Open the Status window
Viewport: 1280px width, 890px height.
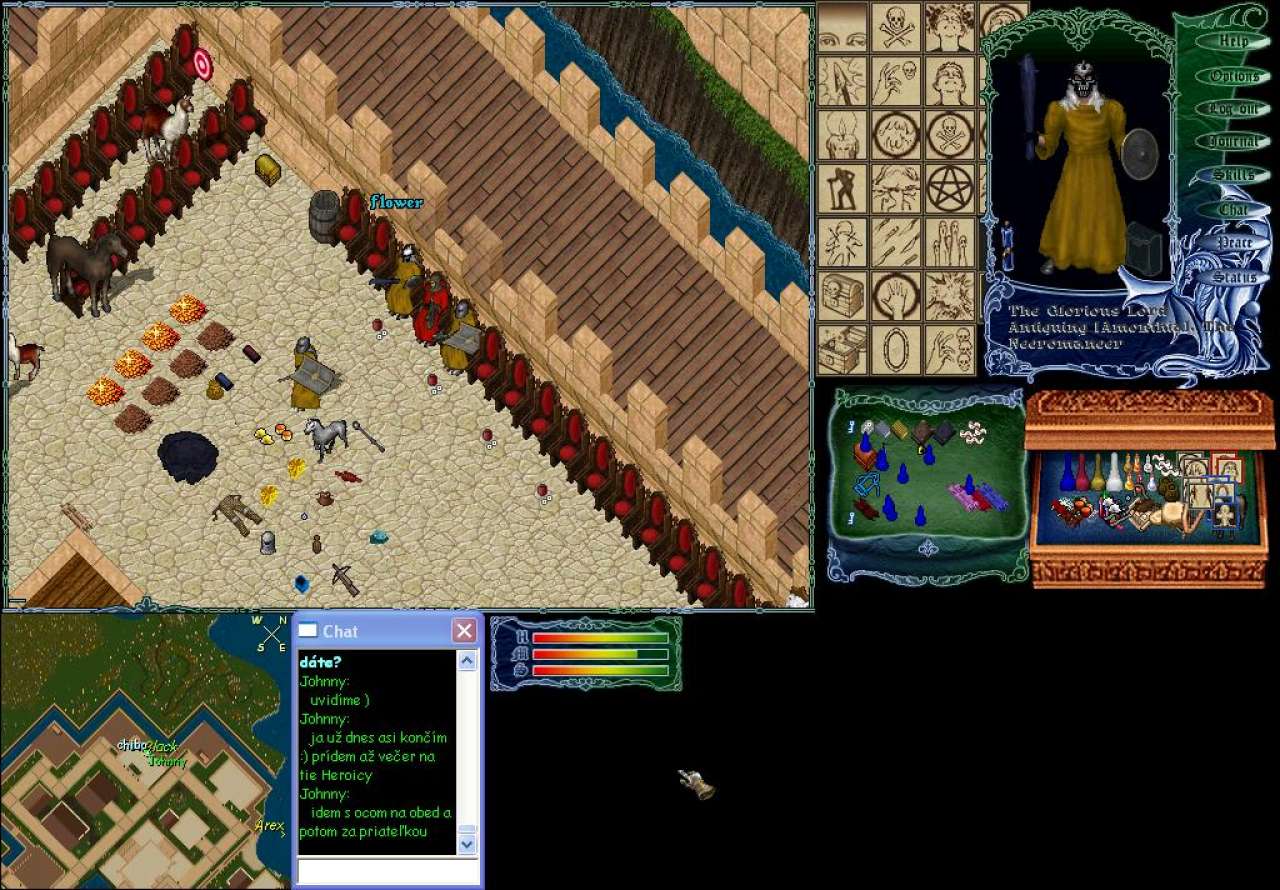[x=1234, y=277]
